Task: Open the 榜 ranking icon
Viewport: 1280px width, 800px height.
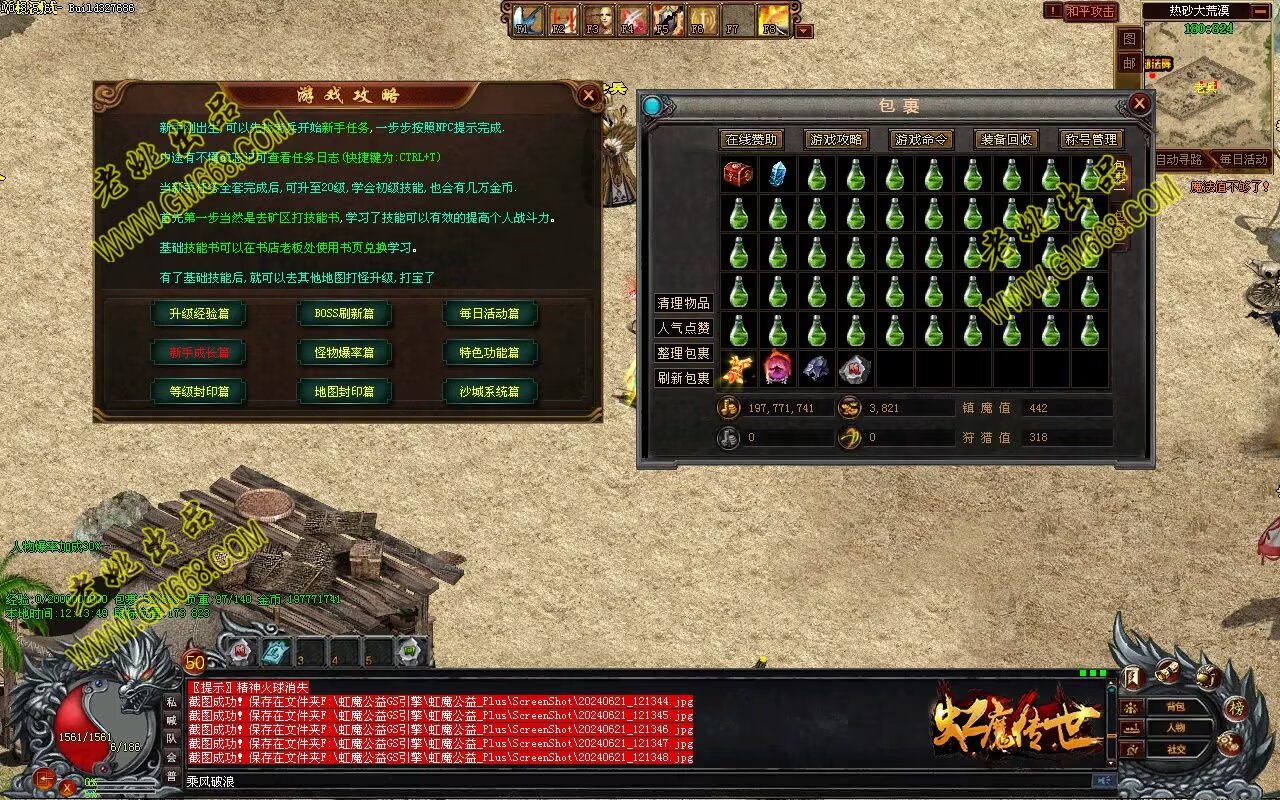Action: pos(1235,708)
